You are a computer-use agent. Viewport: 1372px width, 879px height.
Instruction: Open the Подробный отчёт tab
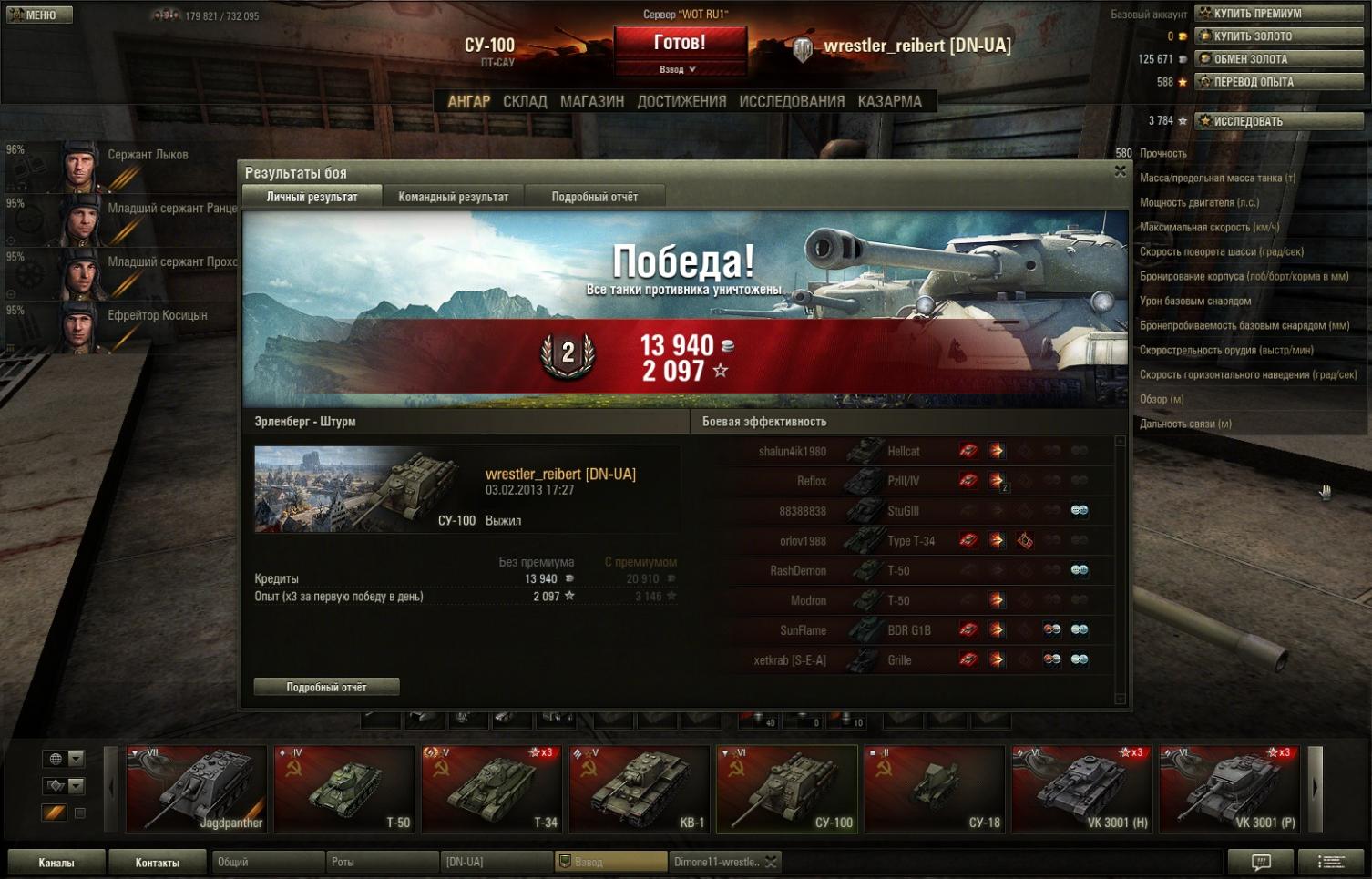click(594, 197)
